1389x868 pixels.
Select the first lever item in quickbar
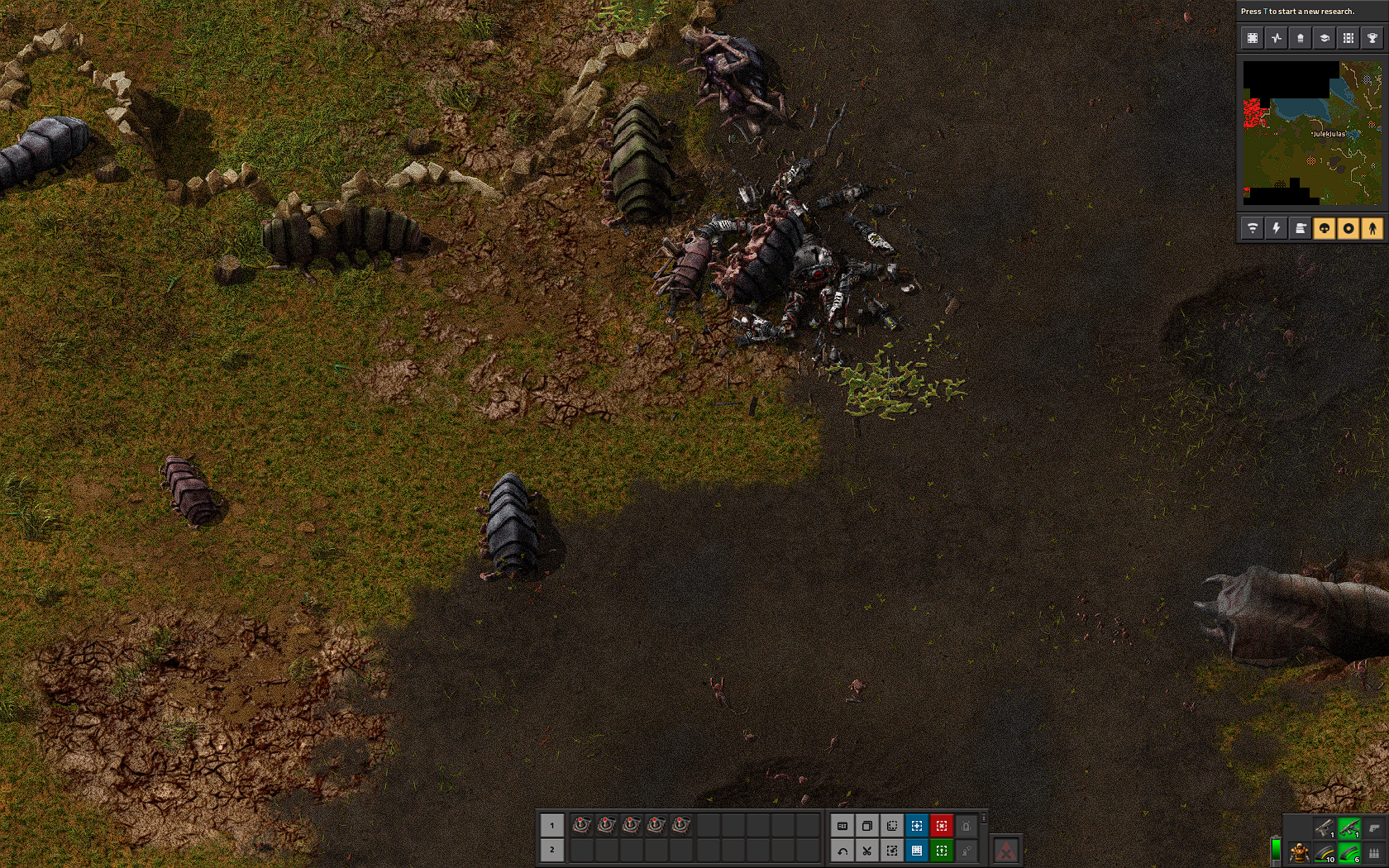581,825
